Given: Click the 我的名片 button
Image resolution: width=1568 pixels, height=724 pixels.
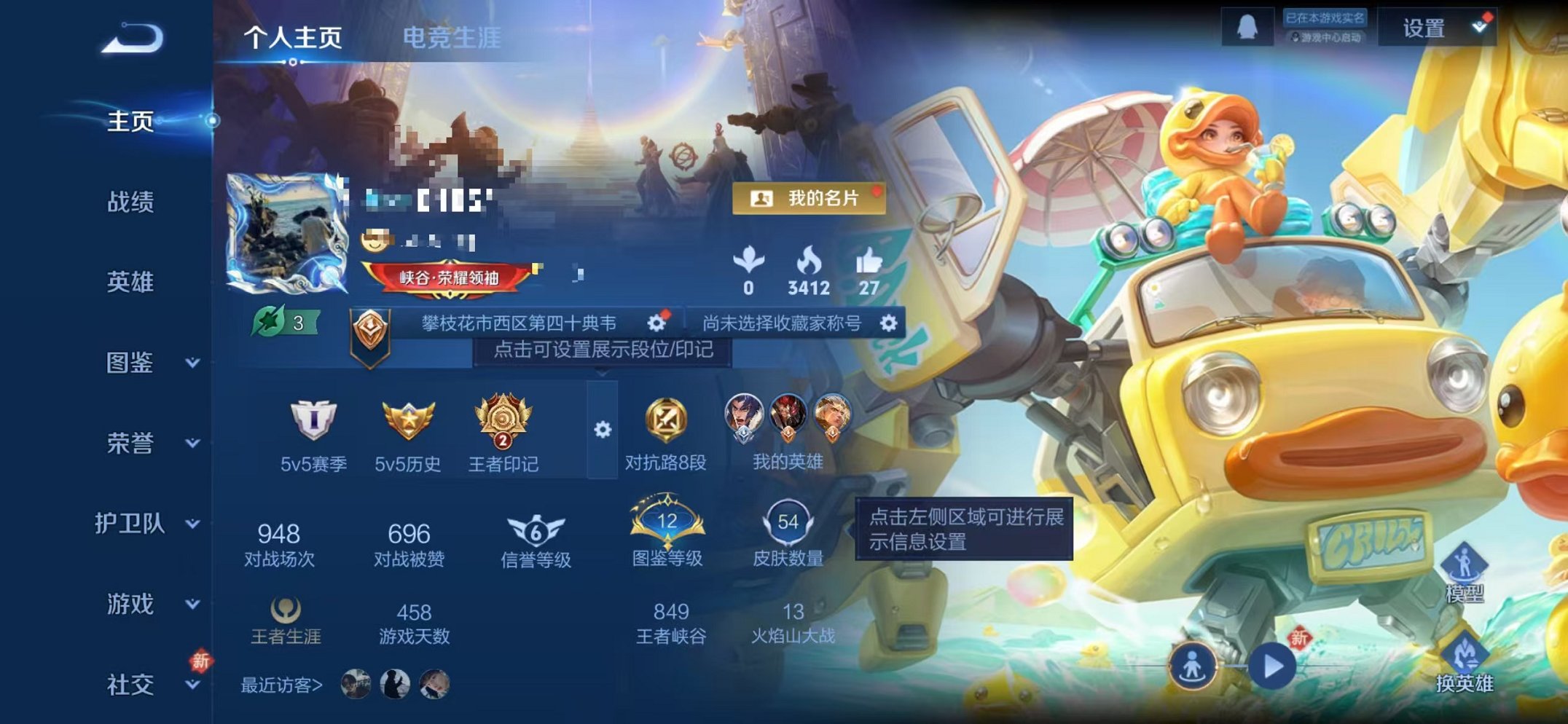Looking at the screenshot, I should pyautogui.click(x=810, y=198).
